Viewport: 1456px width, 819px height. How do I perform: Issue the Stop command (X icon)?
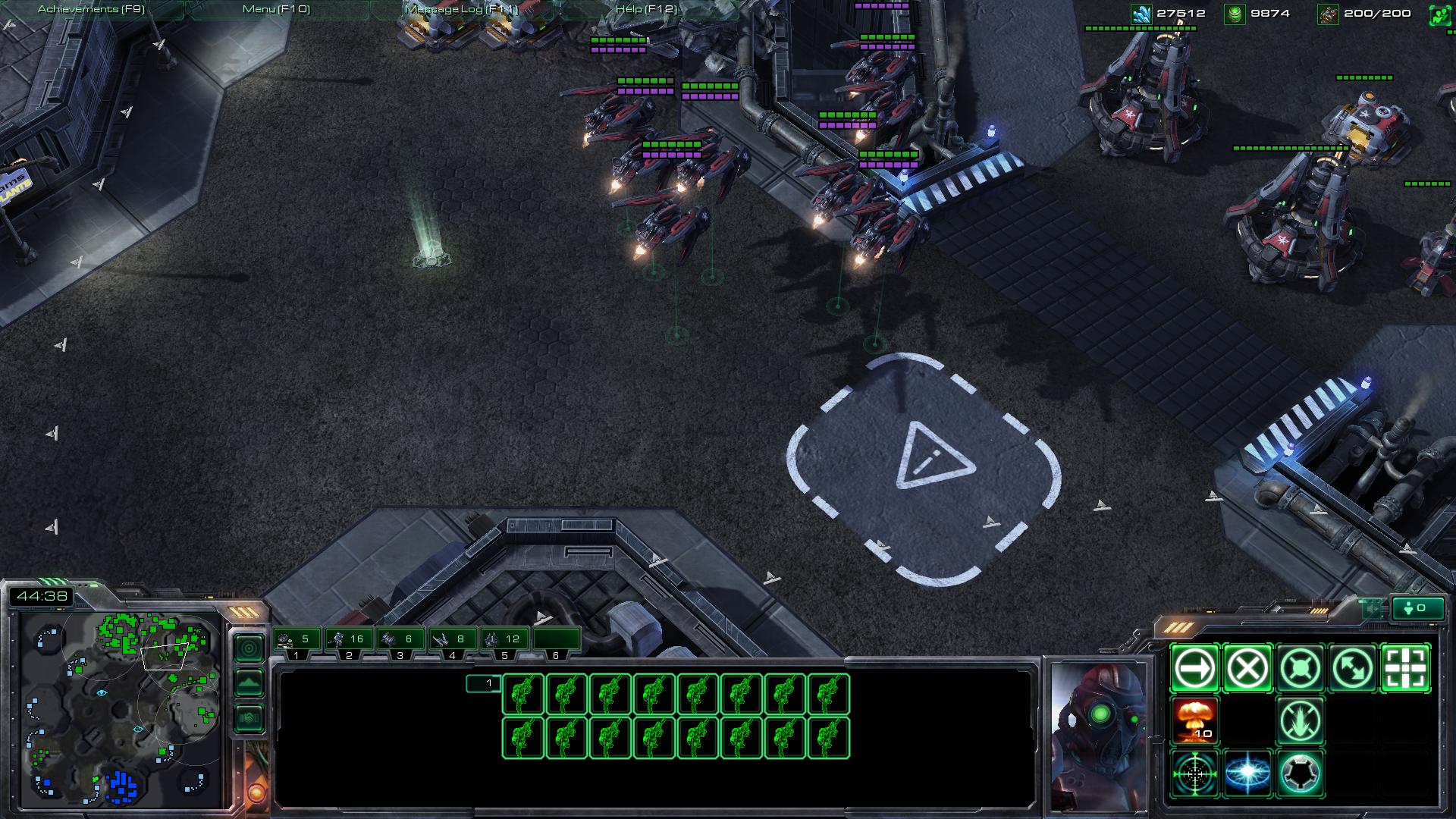[1247, 669]
